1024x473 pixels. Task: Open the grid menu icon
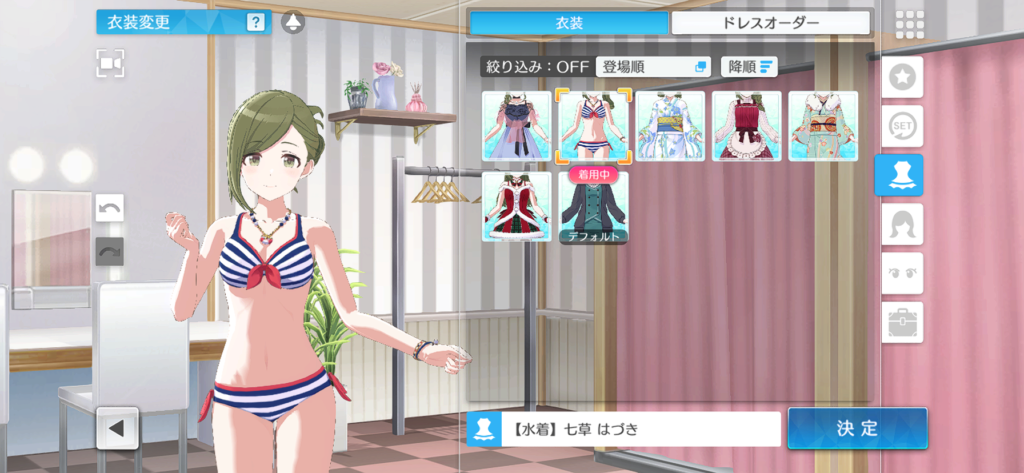click(x=908, y=23)
